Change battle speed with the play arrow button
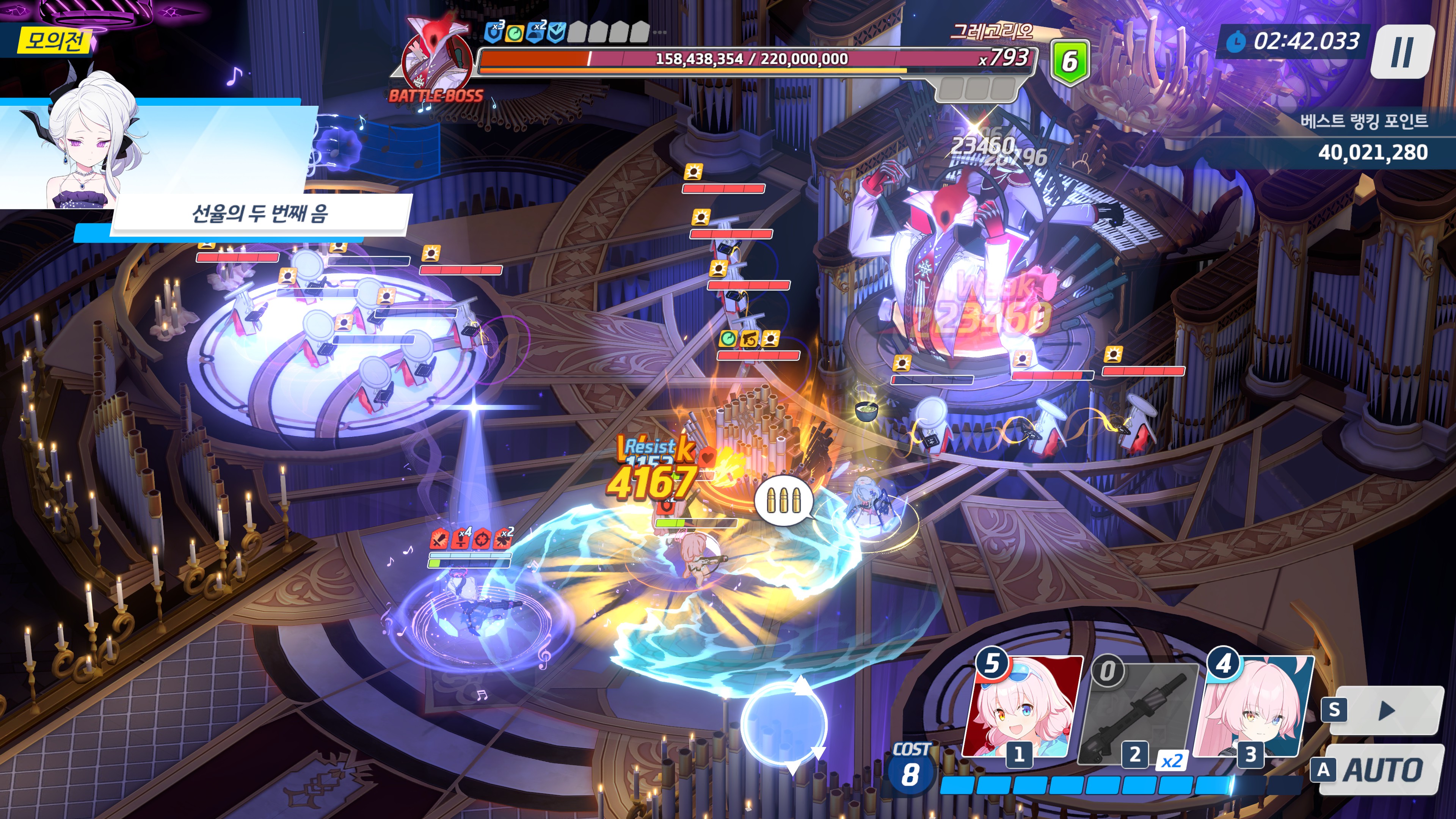The width and height of the screenshot is (1456, 819). coord(1384,711)
